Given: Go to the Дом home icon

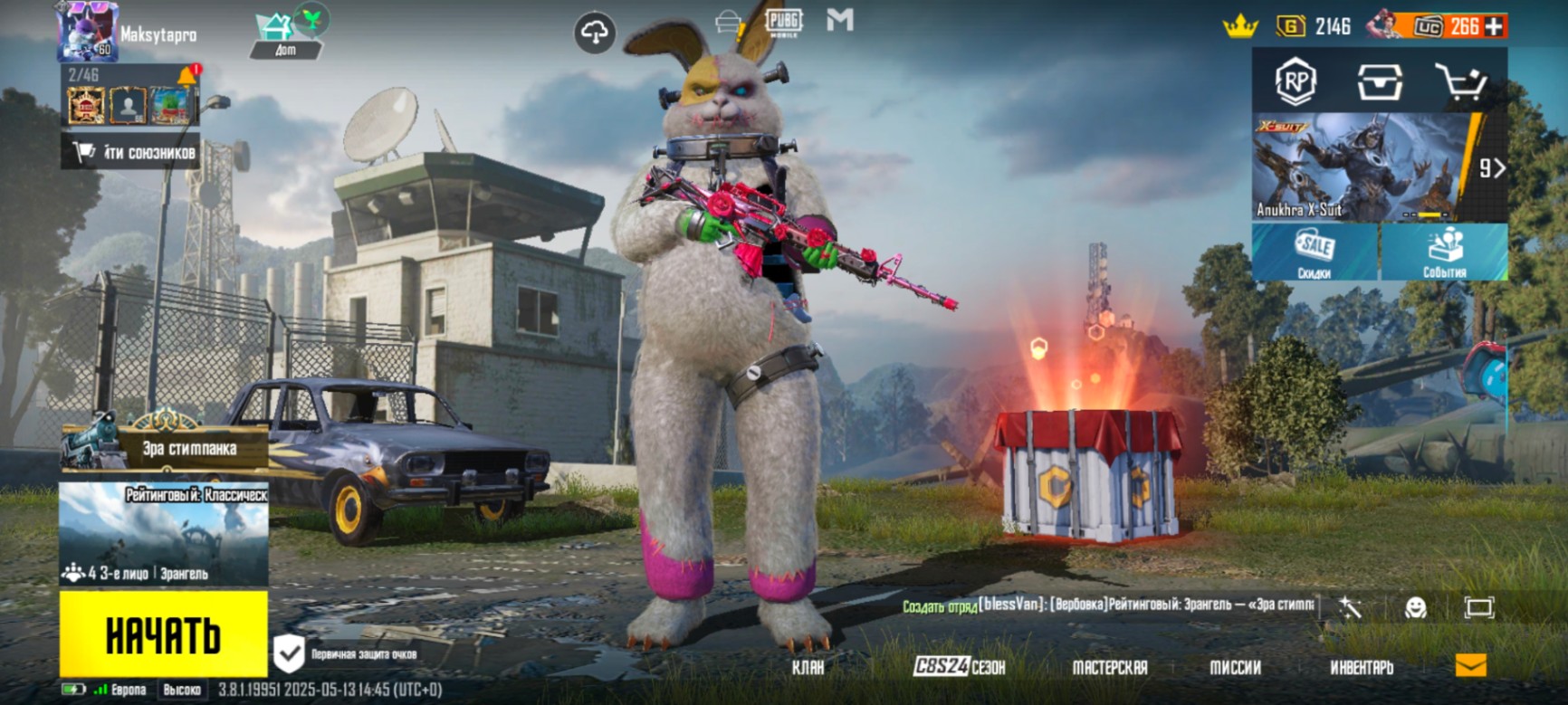Looking at the screenshot, I should pyautogui.click(x=286, y=34).
